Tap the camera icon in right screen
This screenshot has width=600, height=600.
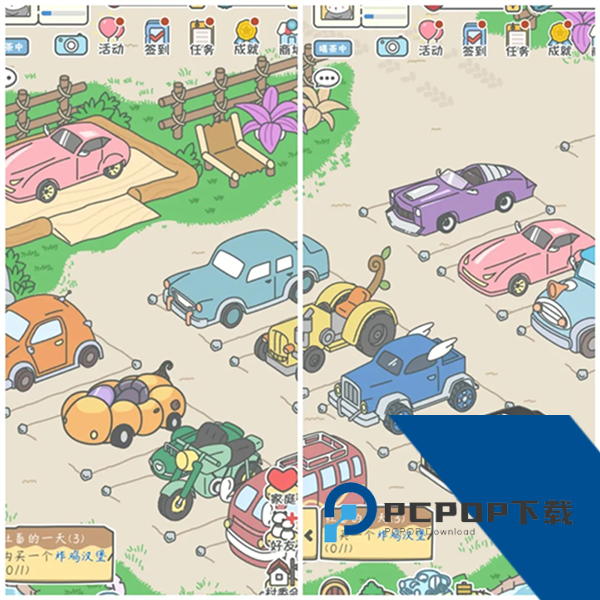pyautogui.click(x=391, y=45)
